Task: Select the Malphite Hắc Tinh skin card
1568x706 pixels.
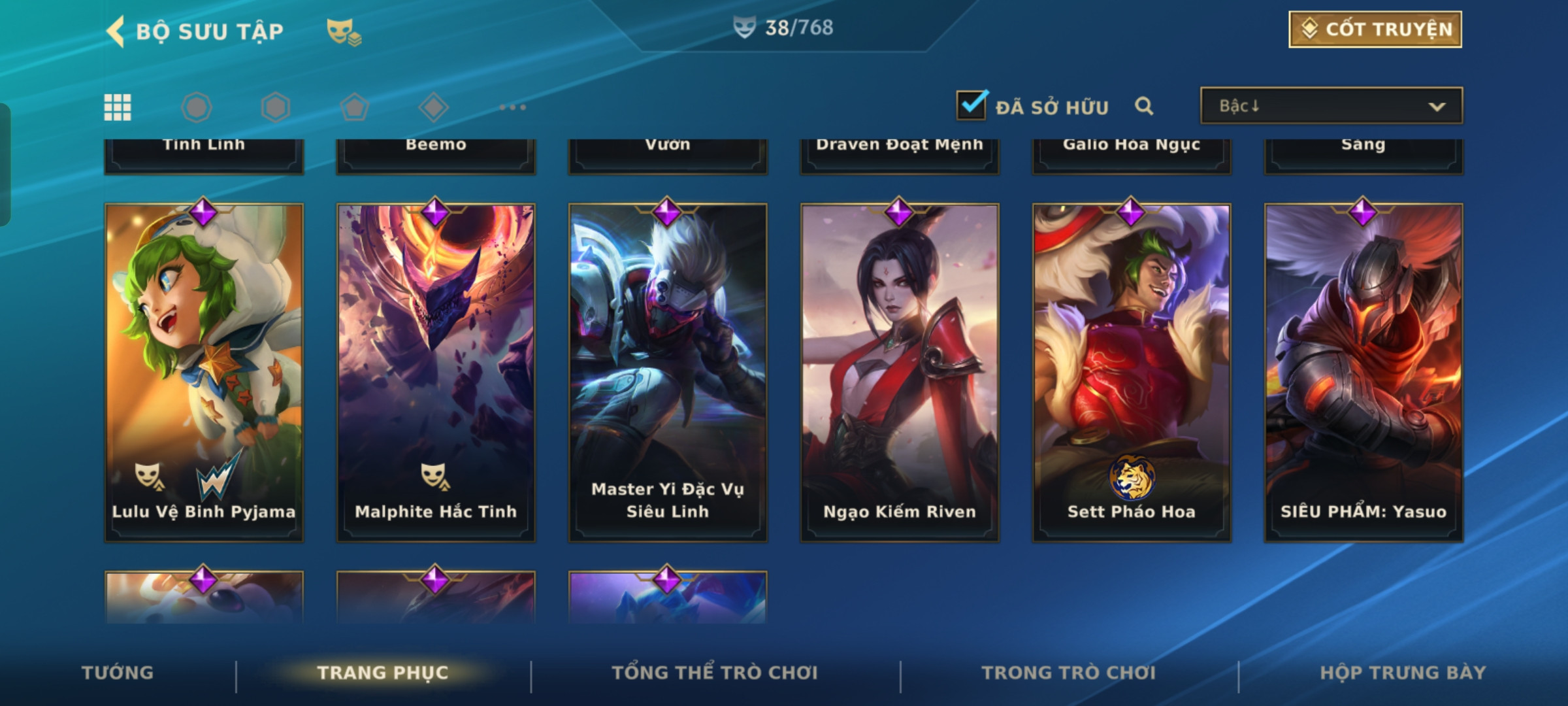Action: [x=436, y=373]
